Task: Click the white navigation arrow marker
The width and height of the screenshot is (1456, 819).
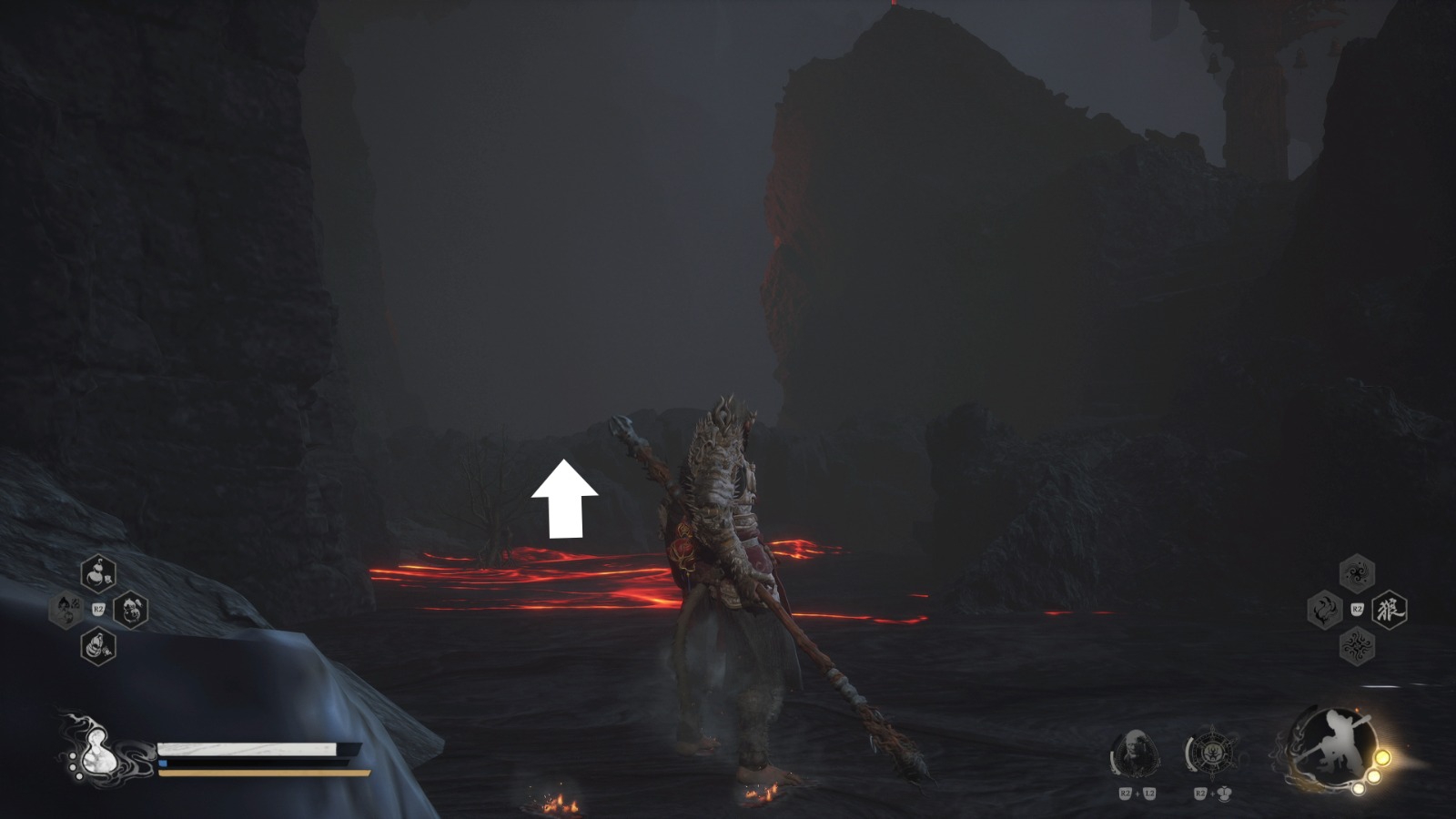Action: point(564,496)
